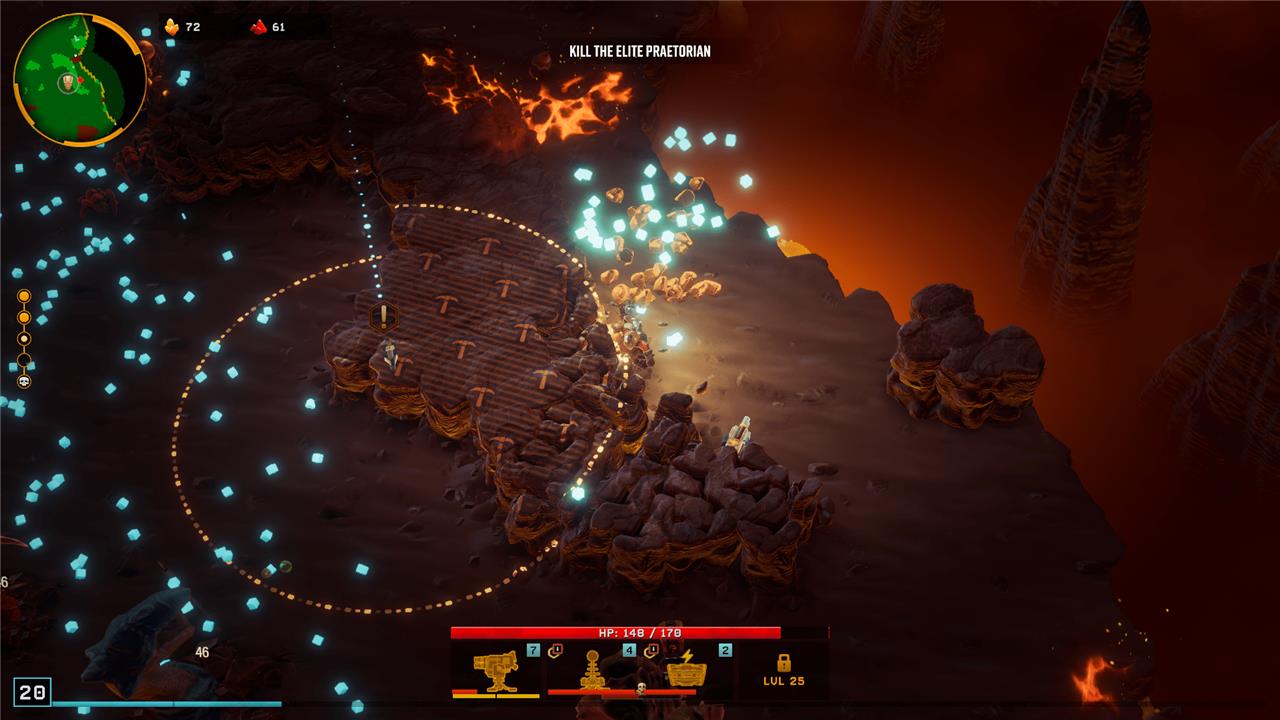1280x720 pixels.
Task: Click the locked LVL 25 weapon slot
Action: [783, 669]
